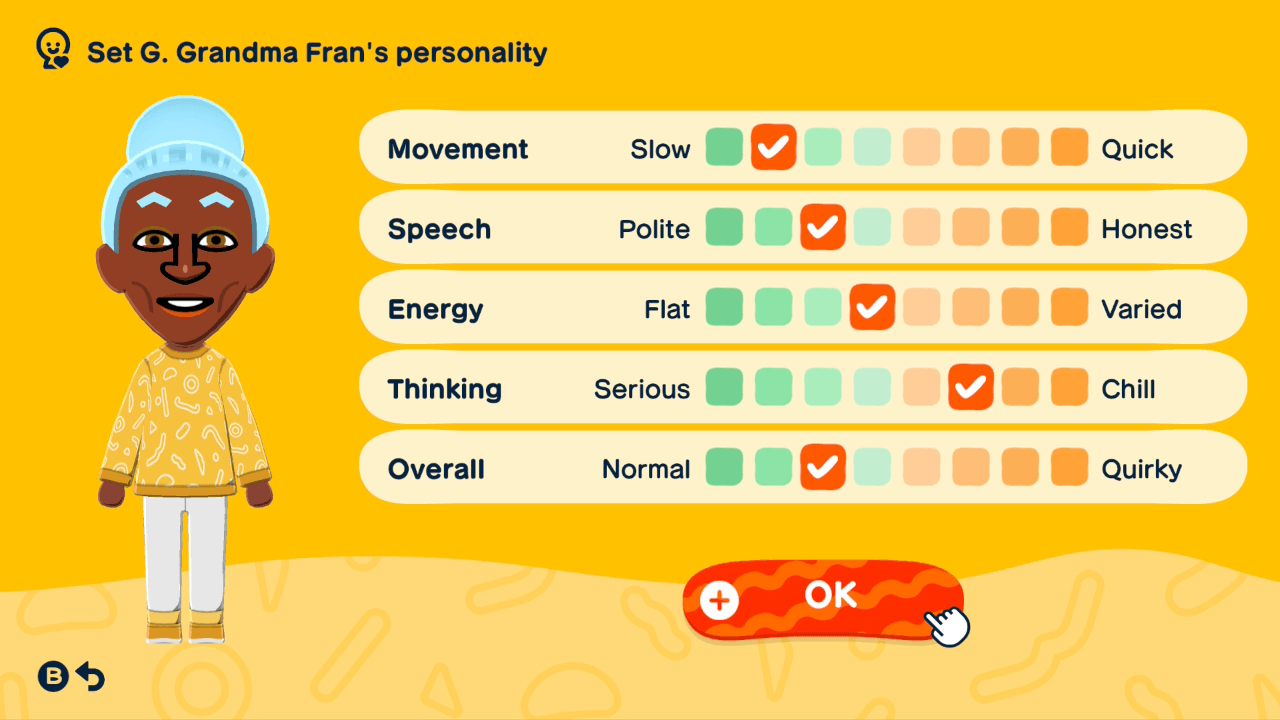This screenshot has width=1280, height=720.
Task: Select the Polite extreme square for Speech
Action: tap(724, 227)
